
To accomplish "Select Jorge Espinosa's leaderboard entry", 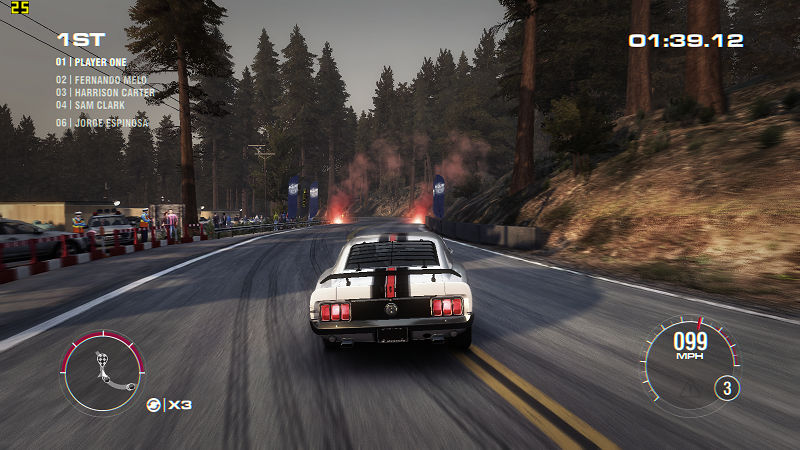I will (100, 123).
